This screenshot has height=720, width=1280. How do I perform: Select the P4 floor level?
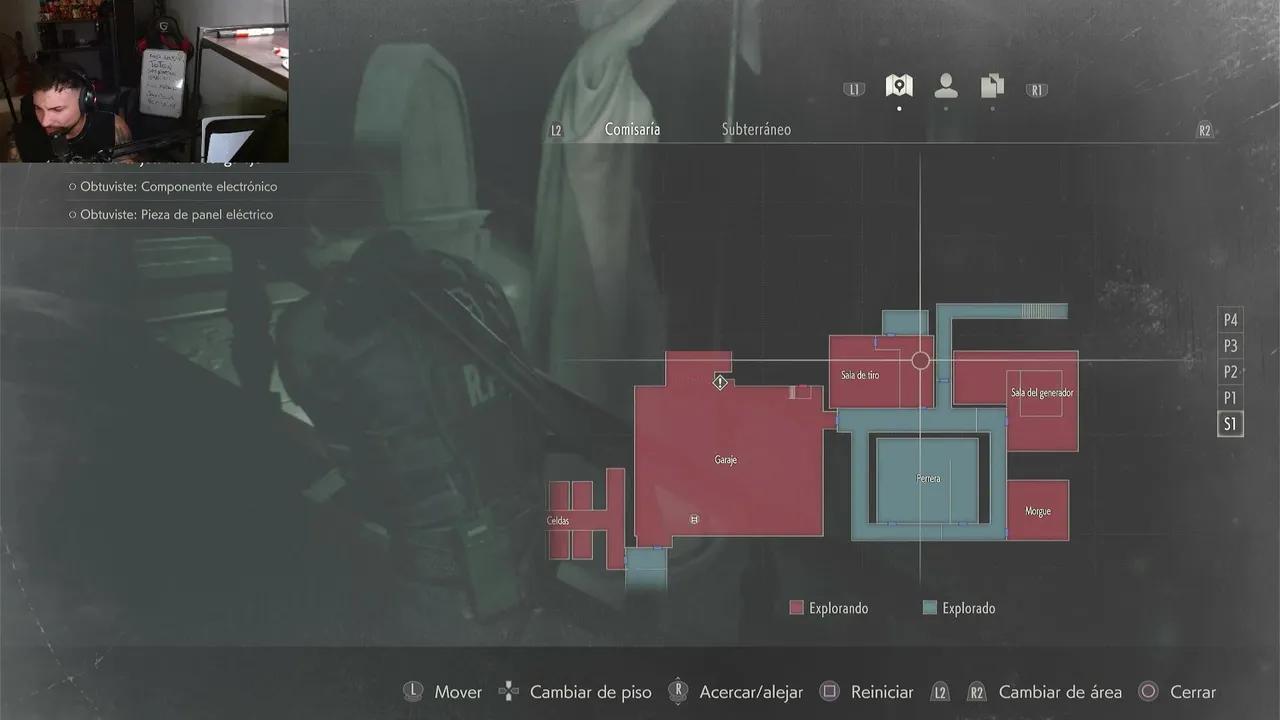pyautogui.click(x=1230, y=319)
